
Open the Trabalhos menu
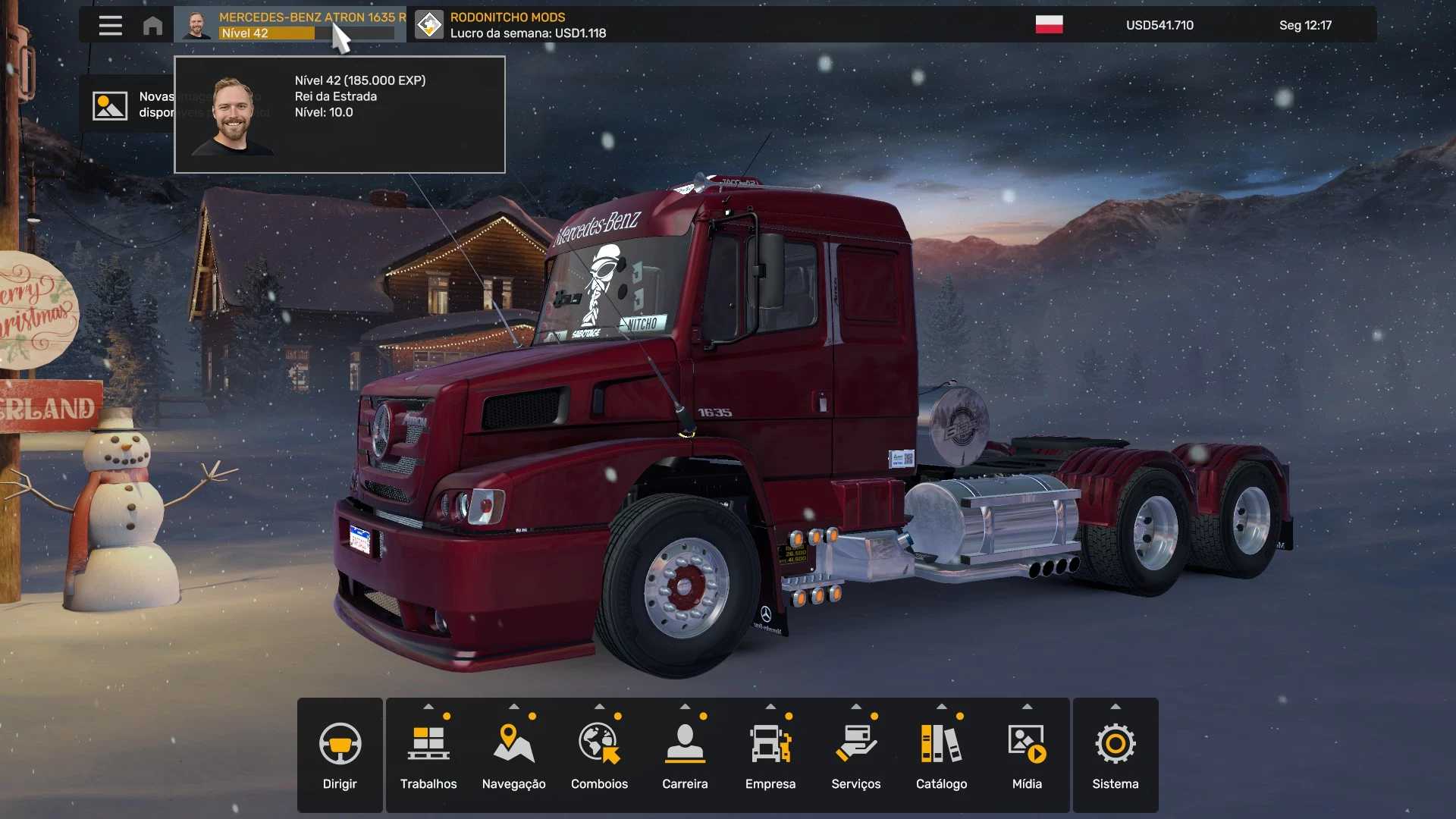click(x=428, y=755)
